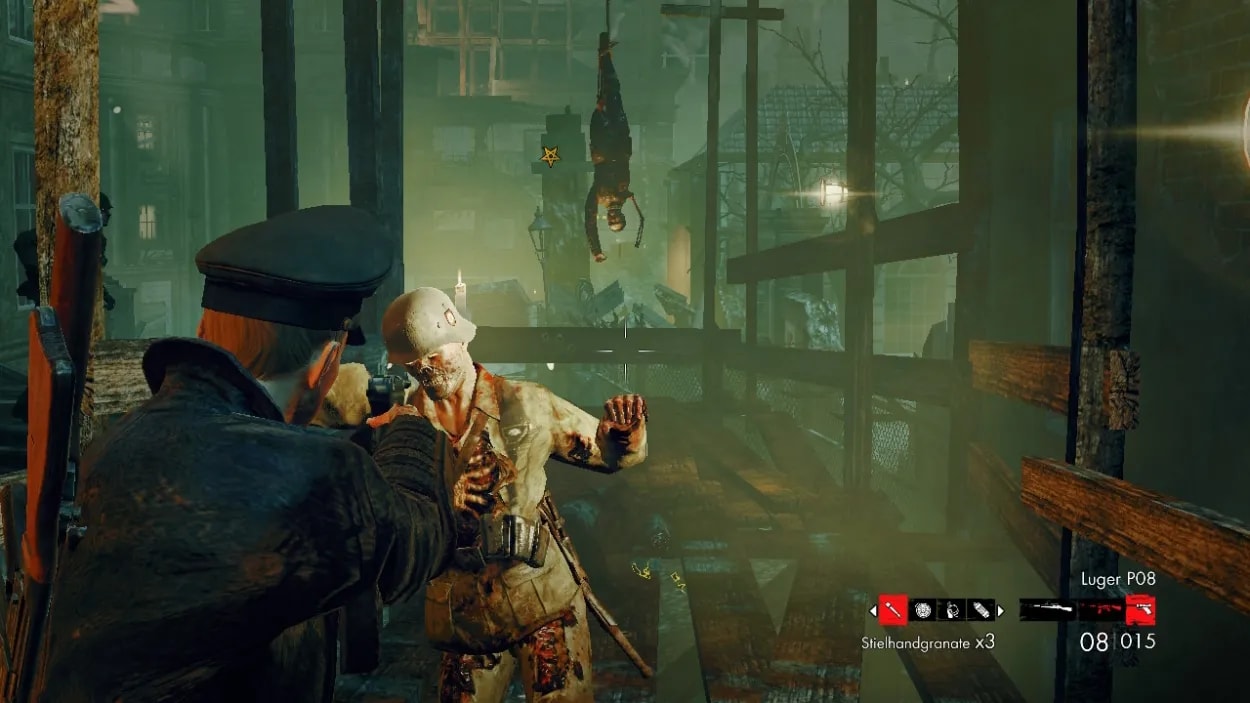1250x703 pixels.
Task: Choose the hand grenade item slot
Action: 951,609
